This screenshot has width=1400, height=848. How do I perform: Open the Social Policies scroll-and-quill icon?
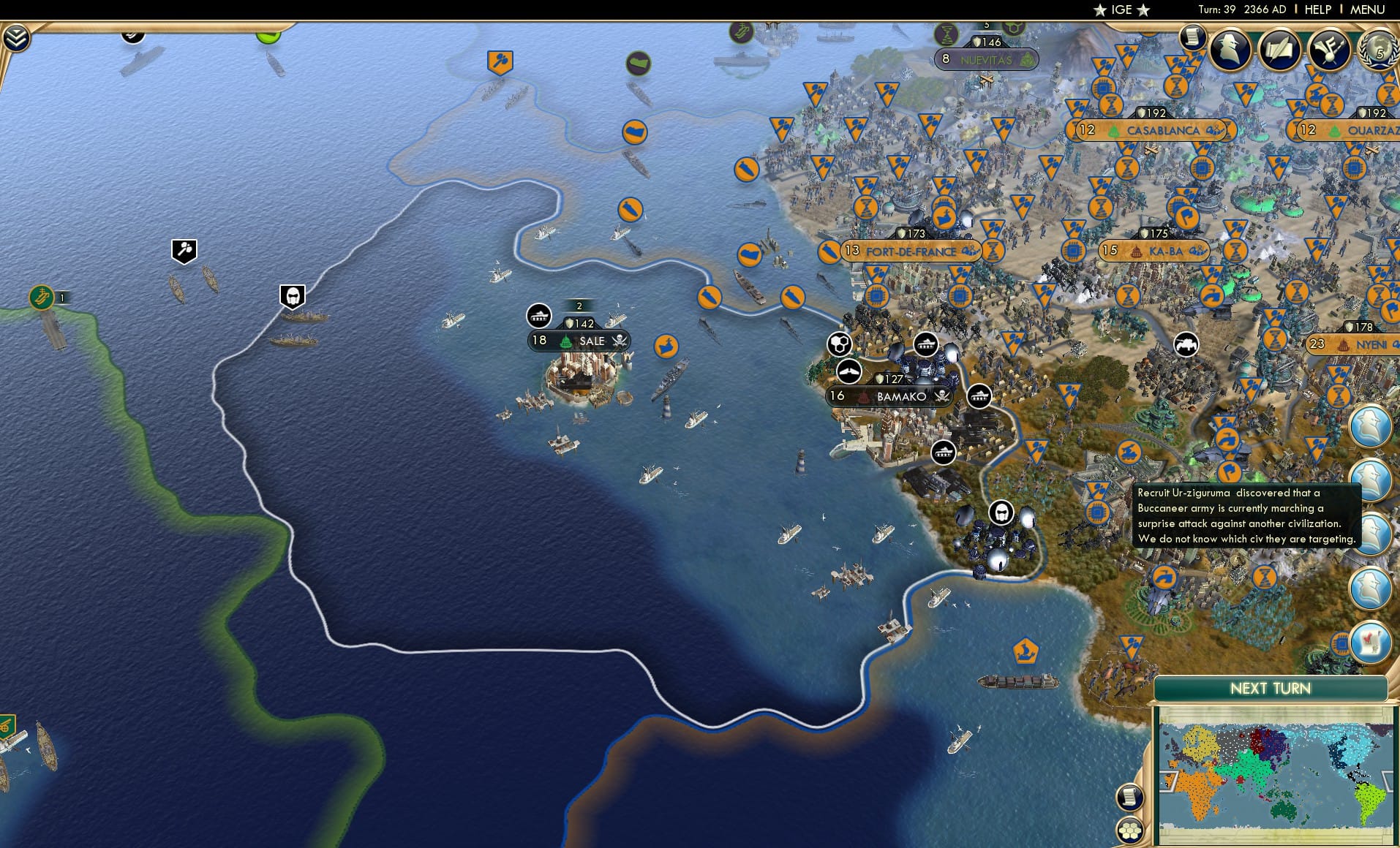pyautogui.click(x=1279, y=50)
